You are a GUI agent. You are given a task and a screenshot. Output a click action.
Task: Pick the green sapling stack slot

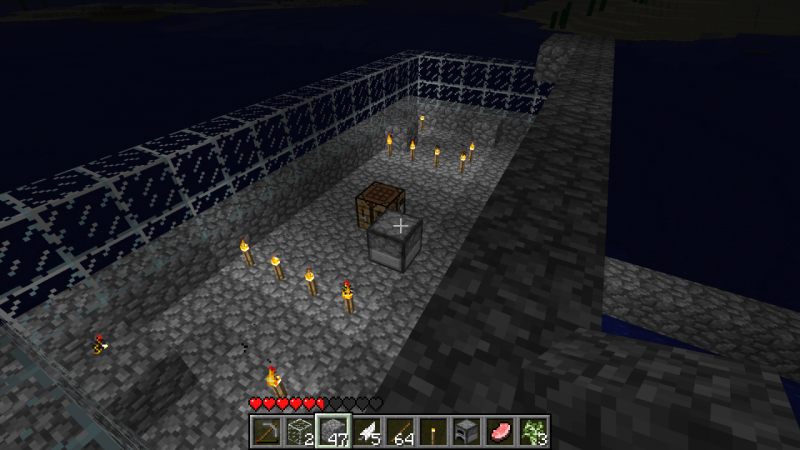[534, 431]
